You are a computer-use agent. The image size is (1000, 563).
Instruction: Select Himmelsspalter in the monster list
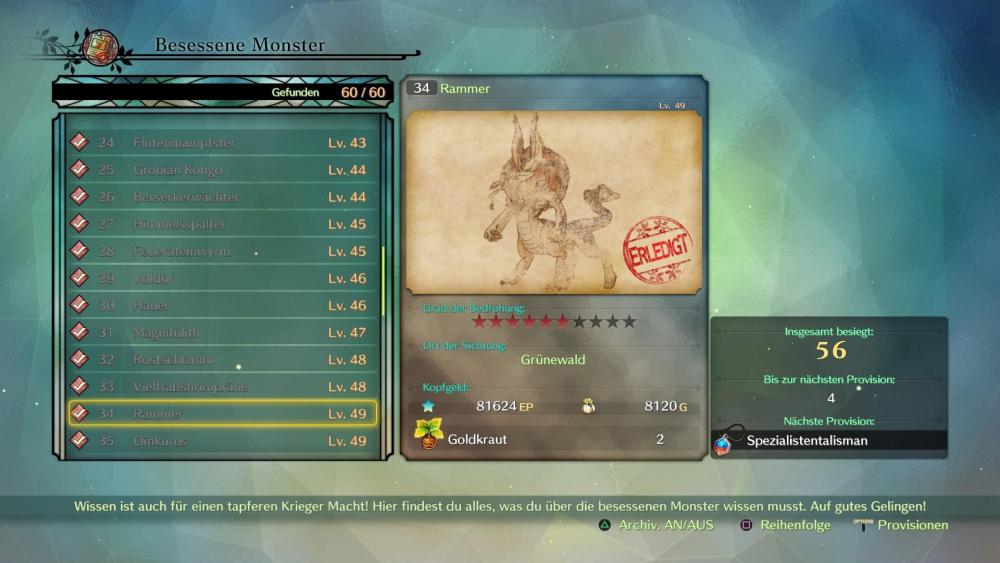[222, 224]
